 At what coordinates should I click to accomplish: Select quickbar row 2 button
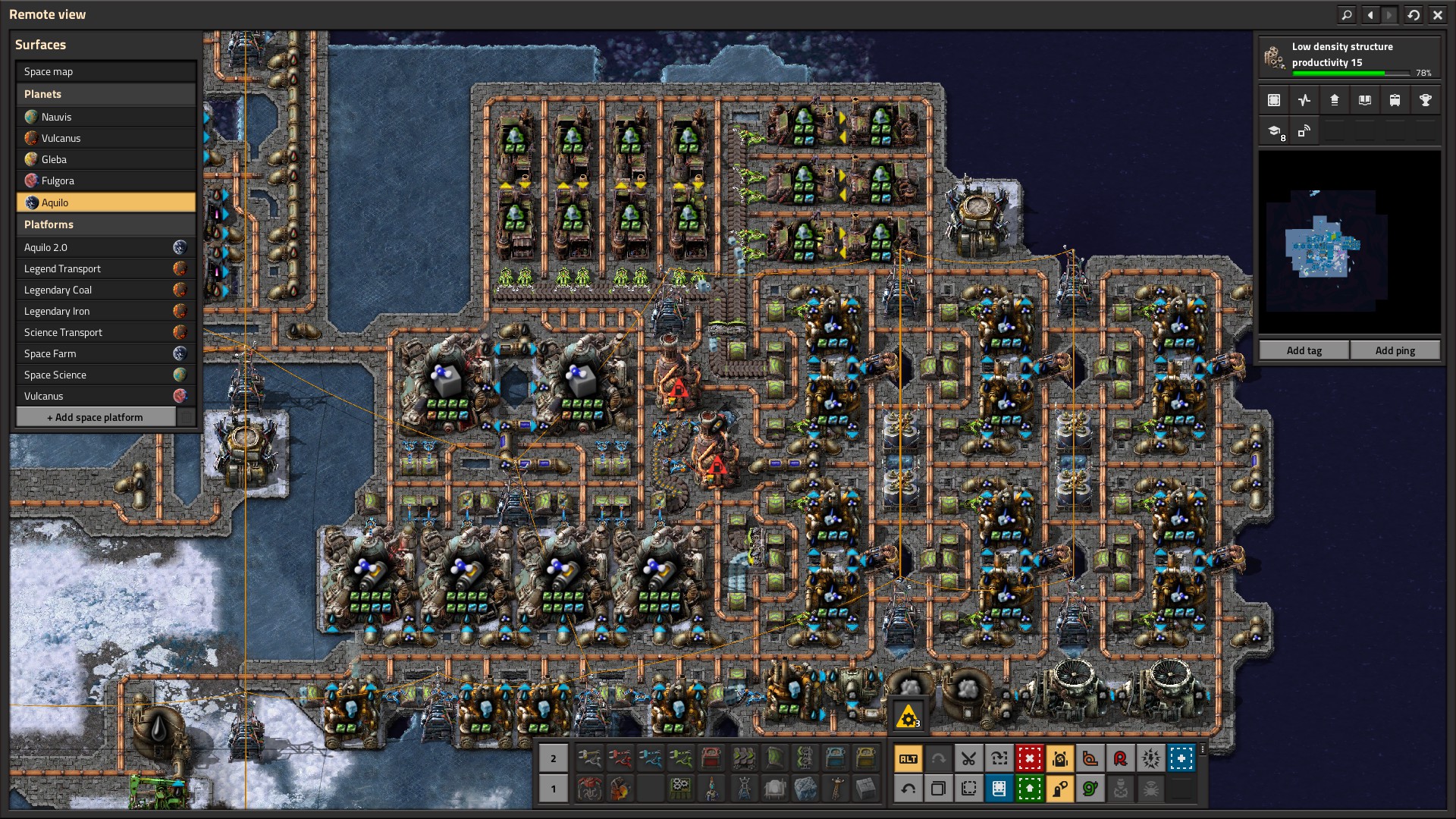[553, 758]
